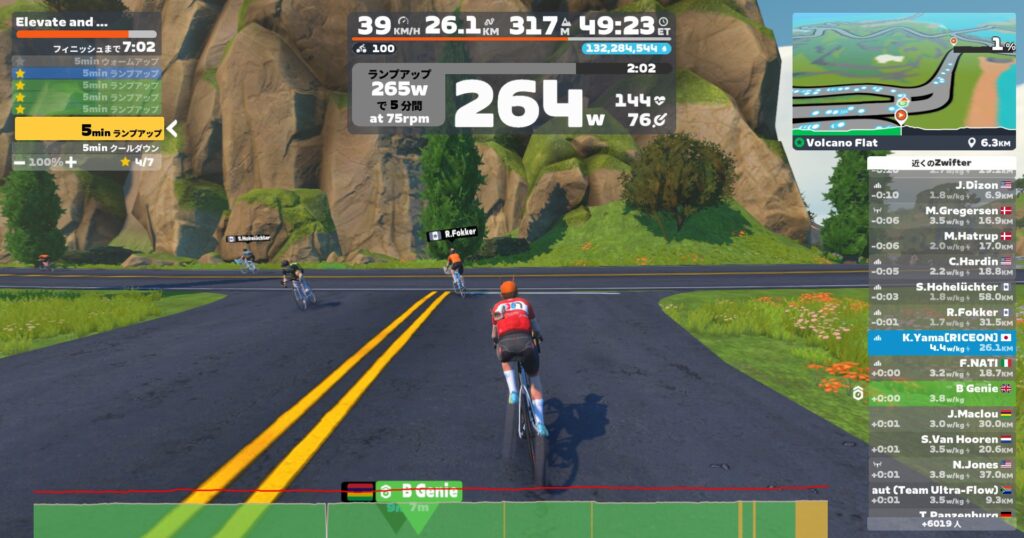1024x538 pixels.
Task: Select F.NATI in the nearby riders list
Action: 940,368
